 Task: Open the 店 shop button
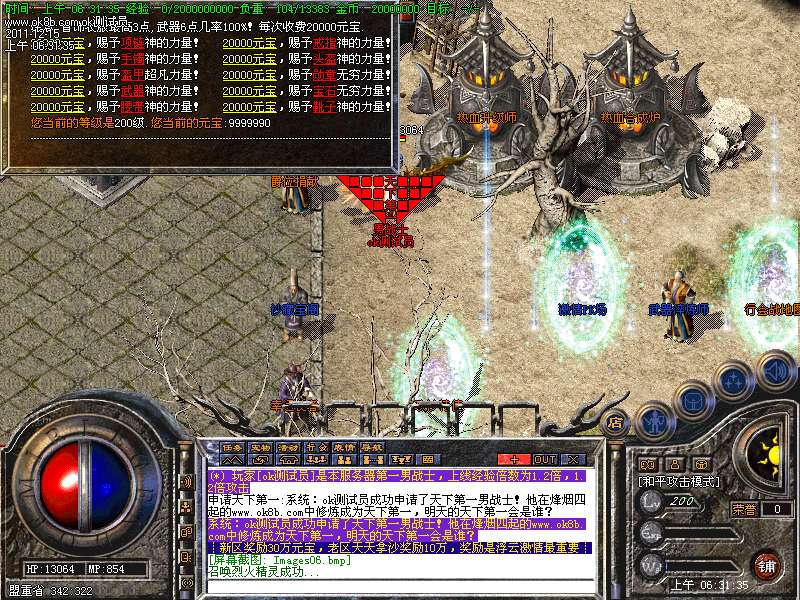tap(617, 422)
